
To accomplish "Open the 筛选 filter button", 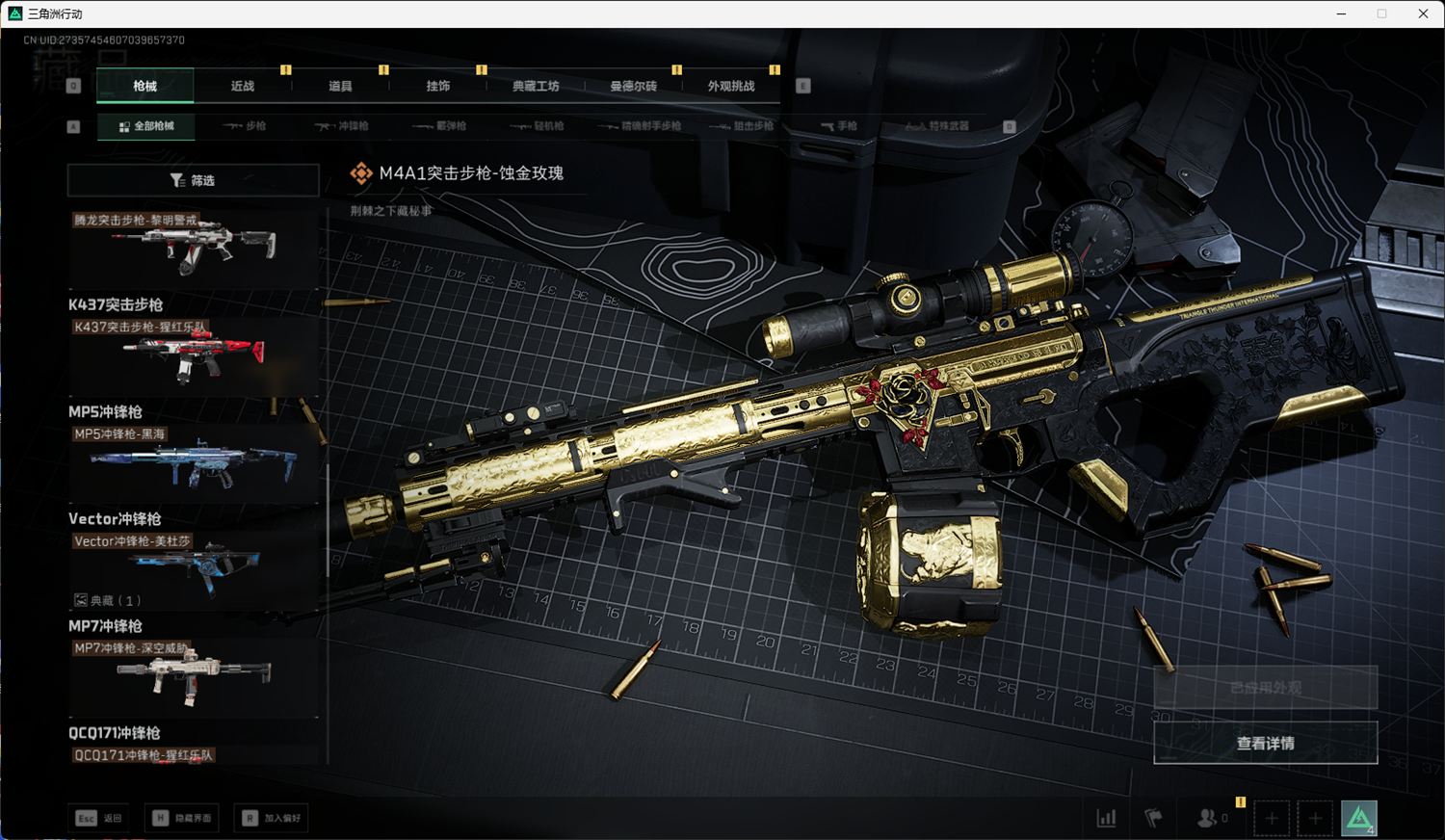I will tap(193, 180).
